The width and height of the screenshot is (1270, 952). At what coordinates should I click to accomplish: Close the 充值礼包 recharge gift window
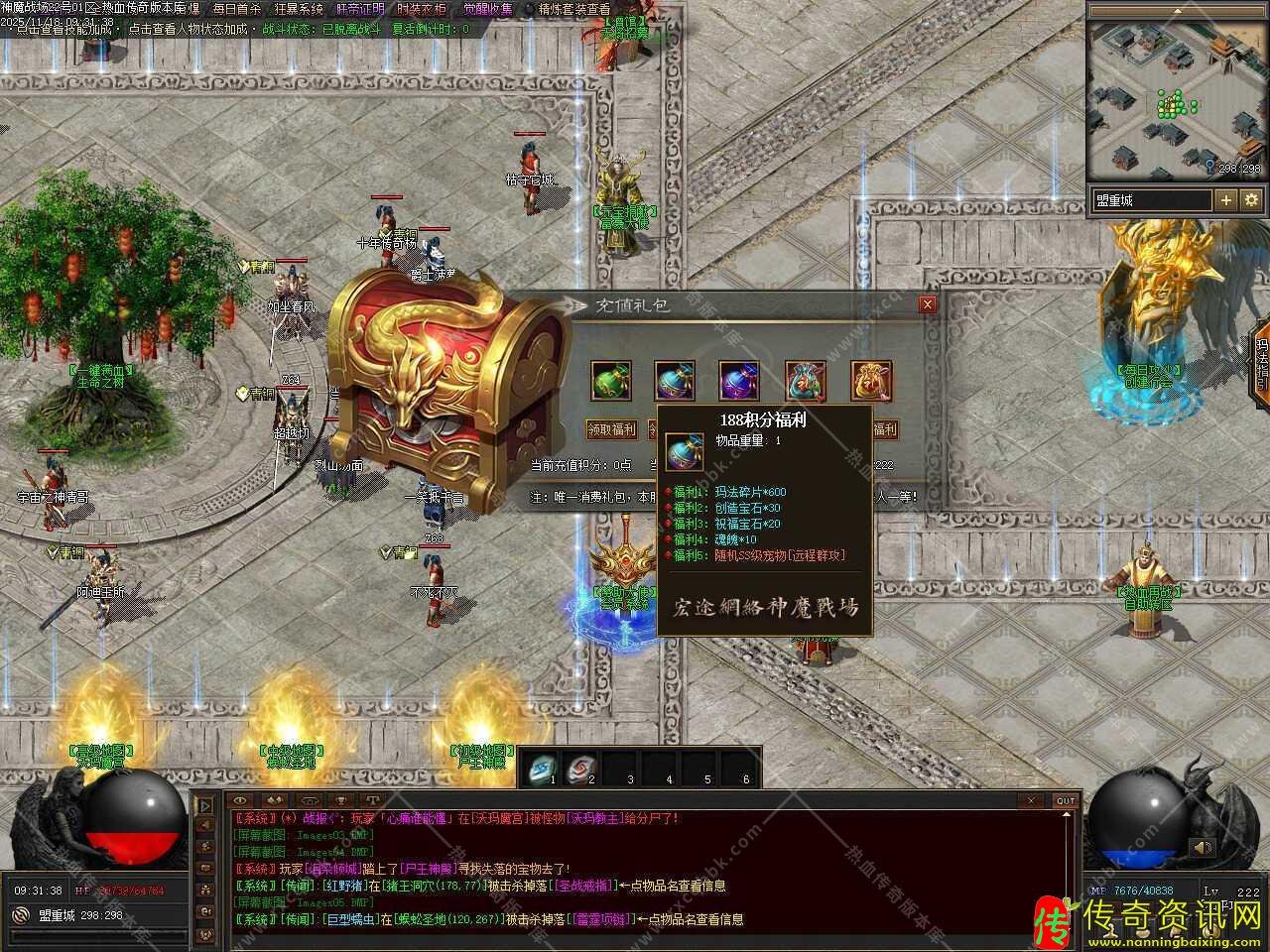(x=927, y=304)
